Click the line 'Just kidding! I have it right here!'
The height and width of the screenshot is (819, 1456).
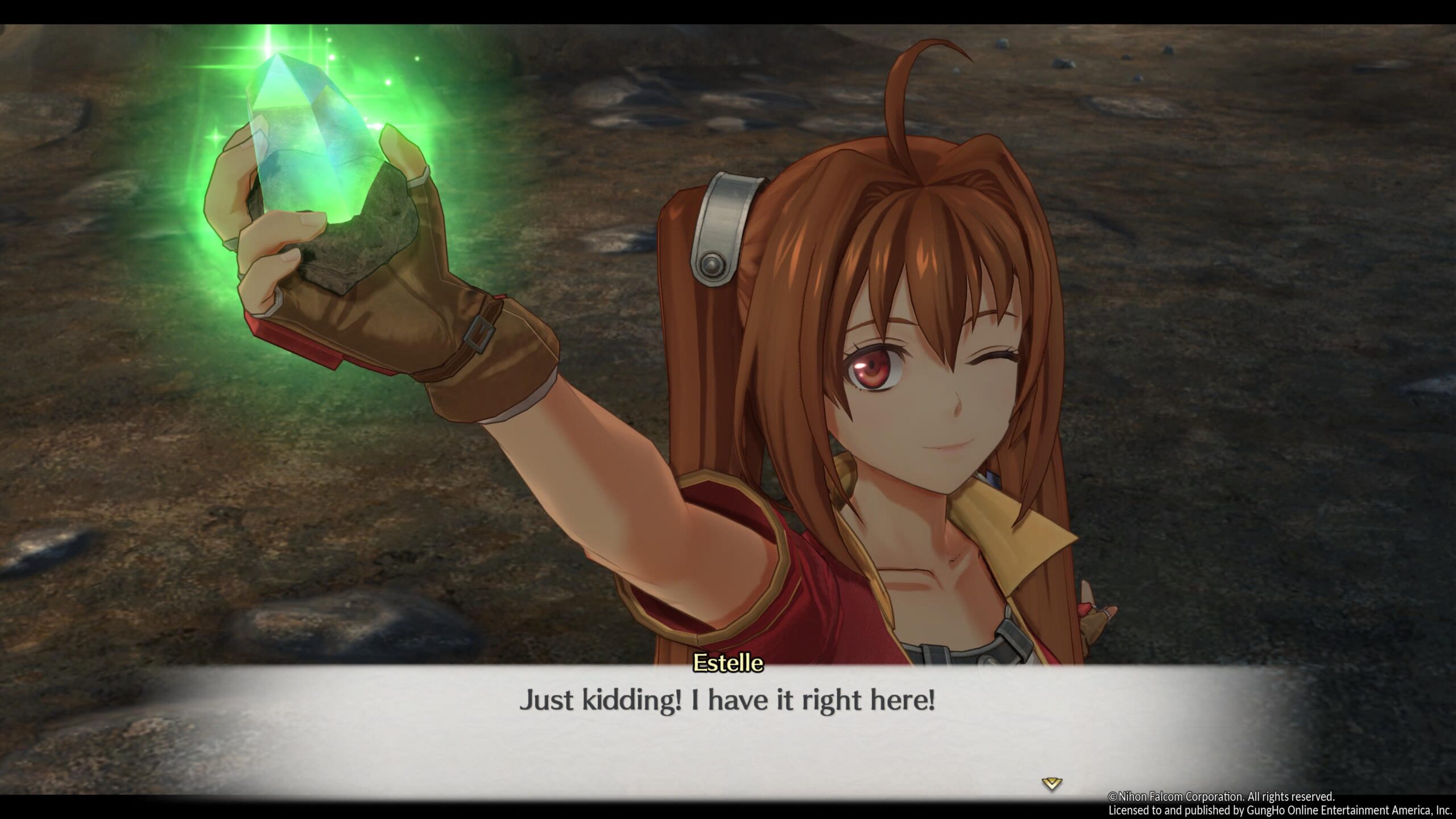[x=728, y=701]
